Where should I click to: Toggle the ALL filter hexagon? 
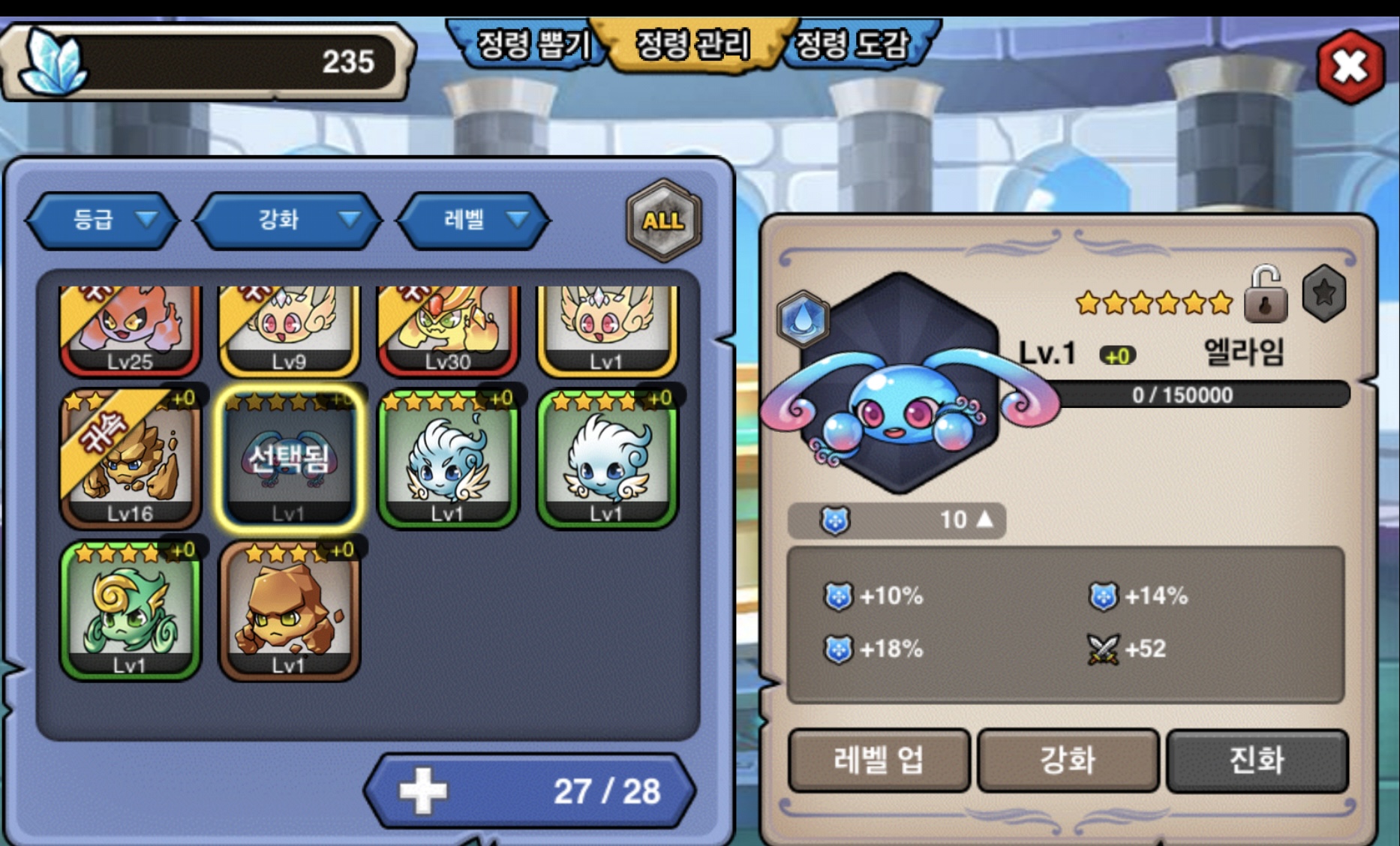[x=663, y=220]
